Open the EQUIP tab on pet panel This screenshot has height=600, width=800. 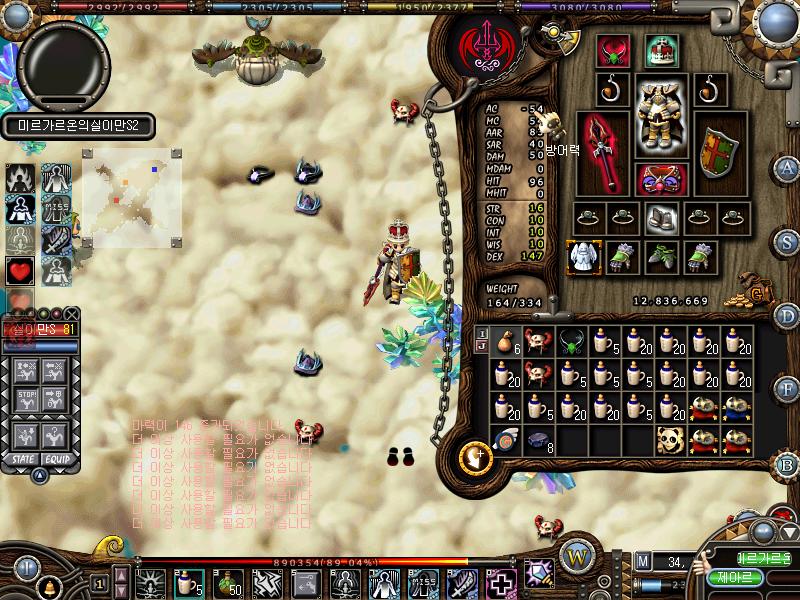click(55, 458)
